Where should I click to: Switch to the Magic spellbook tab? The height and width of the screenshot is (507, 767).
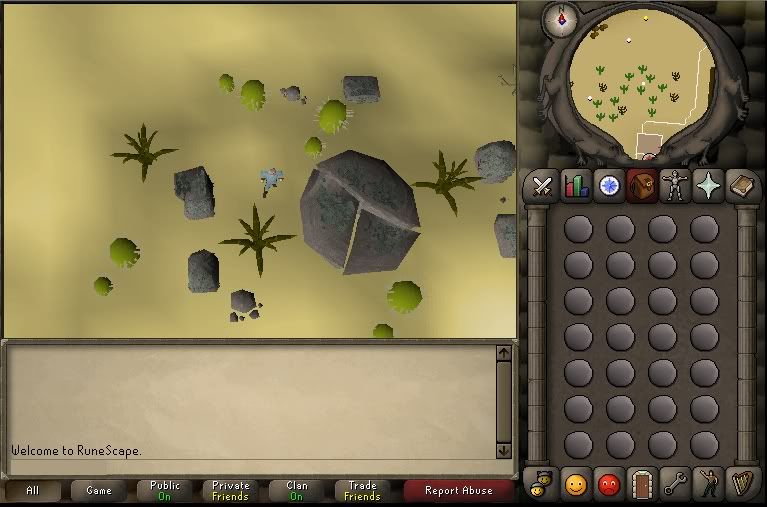pyautogui.click(x=741, y=186)
